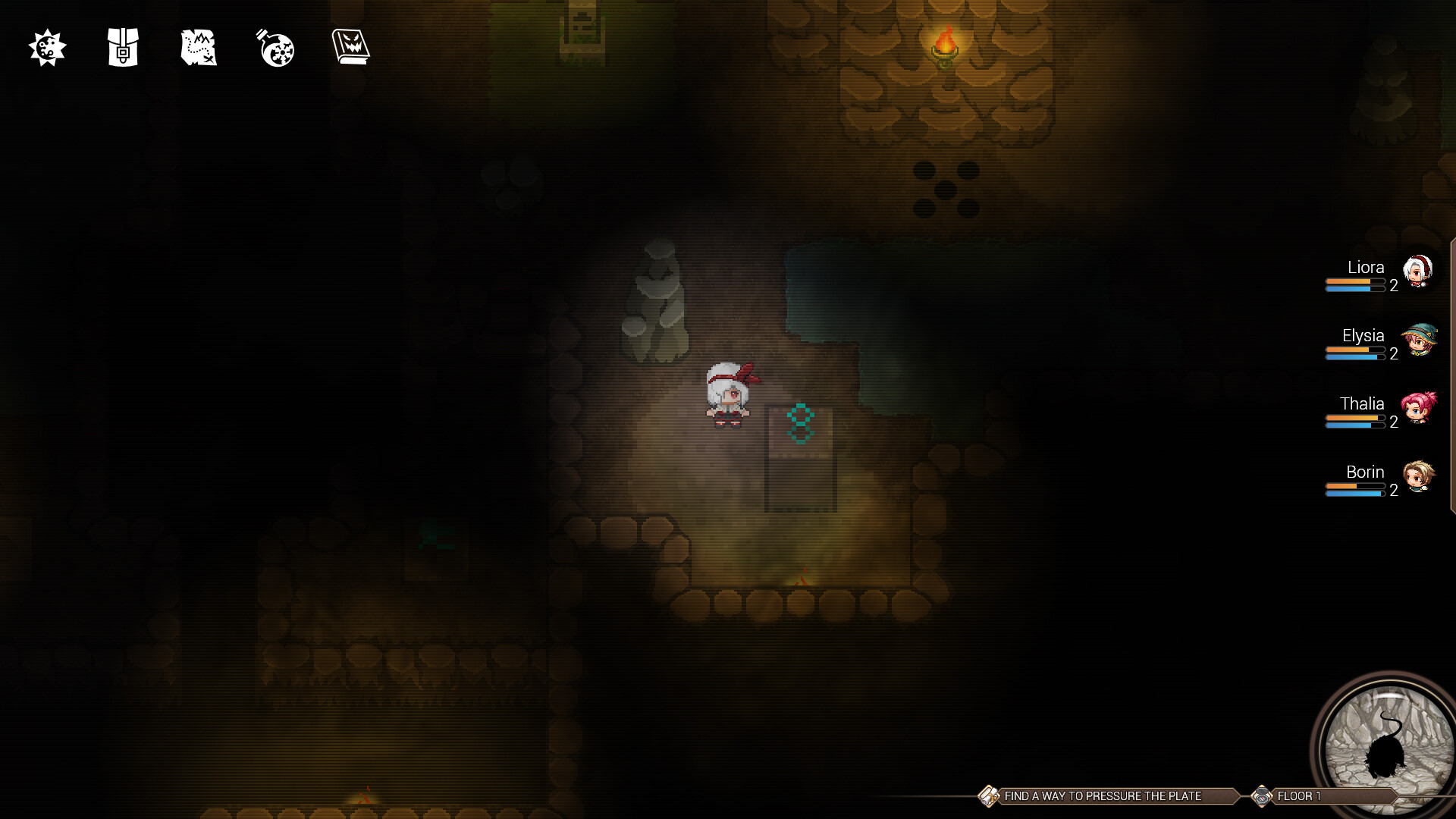This screenshot has width=1456, height=819.
Task: Select Borin's name in the party list
Action: coord(1367,472)
